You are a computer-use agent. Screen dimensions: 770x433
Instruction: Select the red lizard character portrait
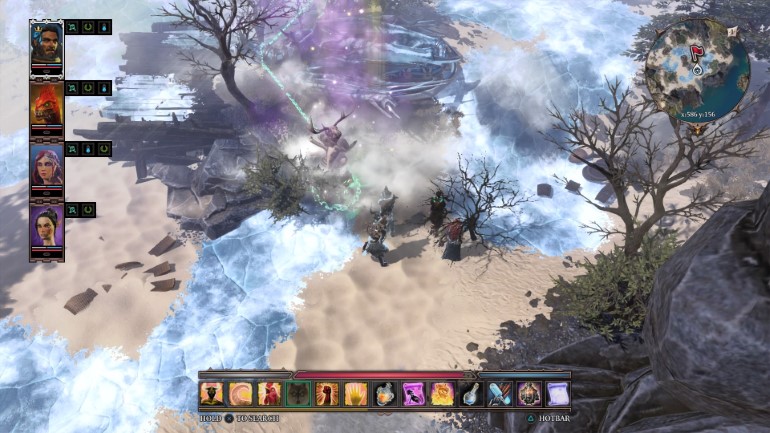click(46, 104)
